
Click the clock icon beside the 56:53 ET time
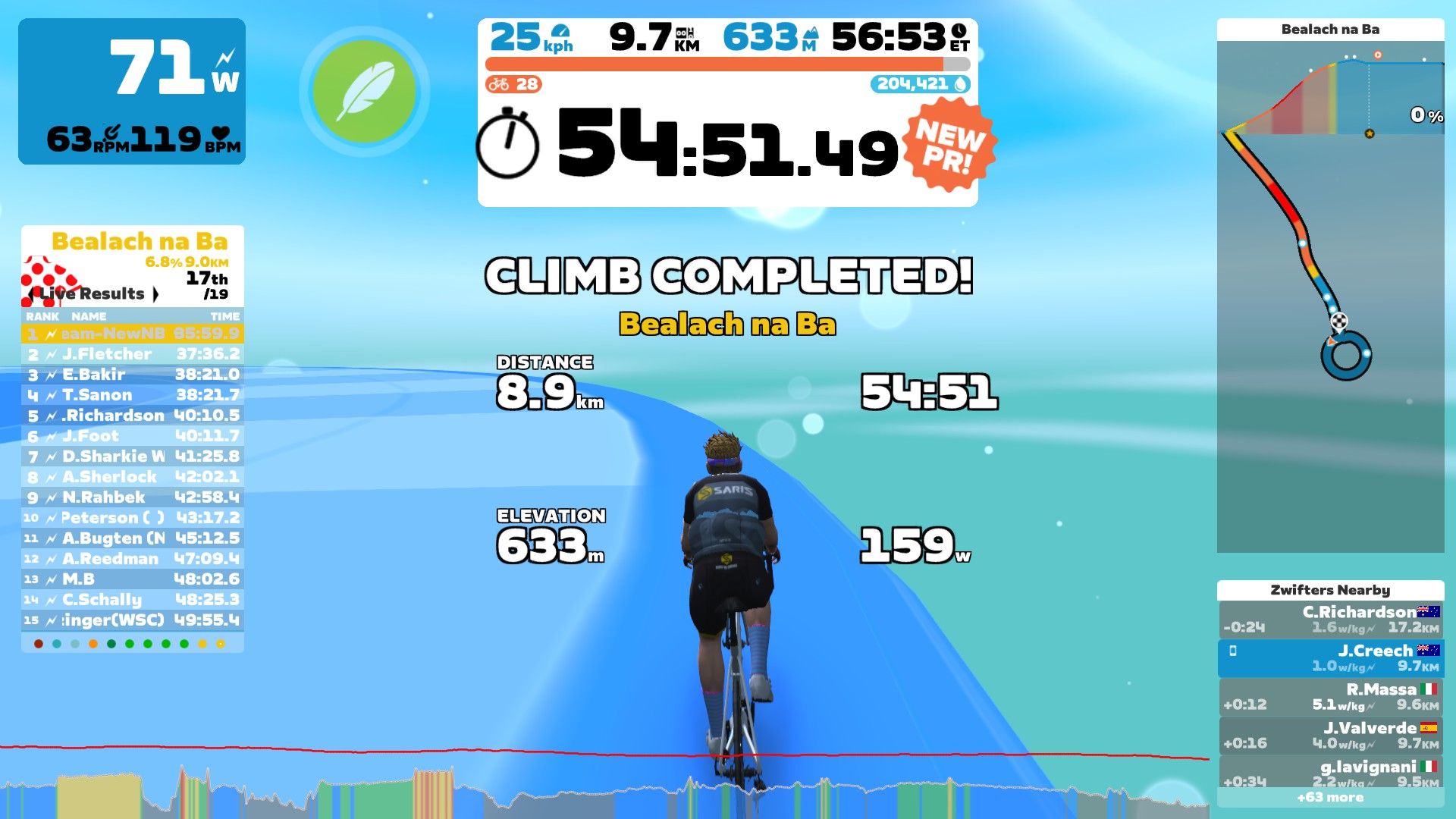(960, 31)
